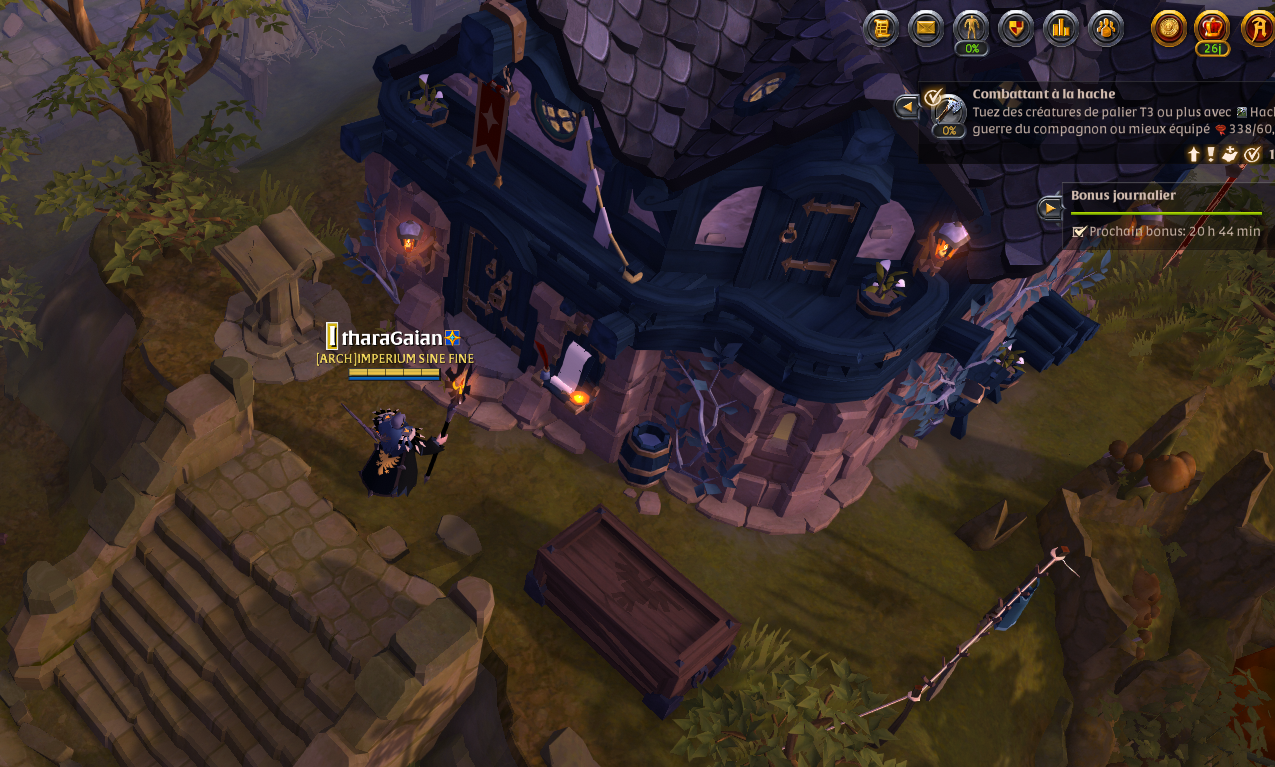Open the group of people social menu

pyautogui.click(x=1106, y=28)
